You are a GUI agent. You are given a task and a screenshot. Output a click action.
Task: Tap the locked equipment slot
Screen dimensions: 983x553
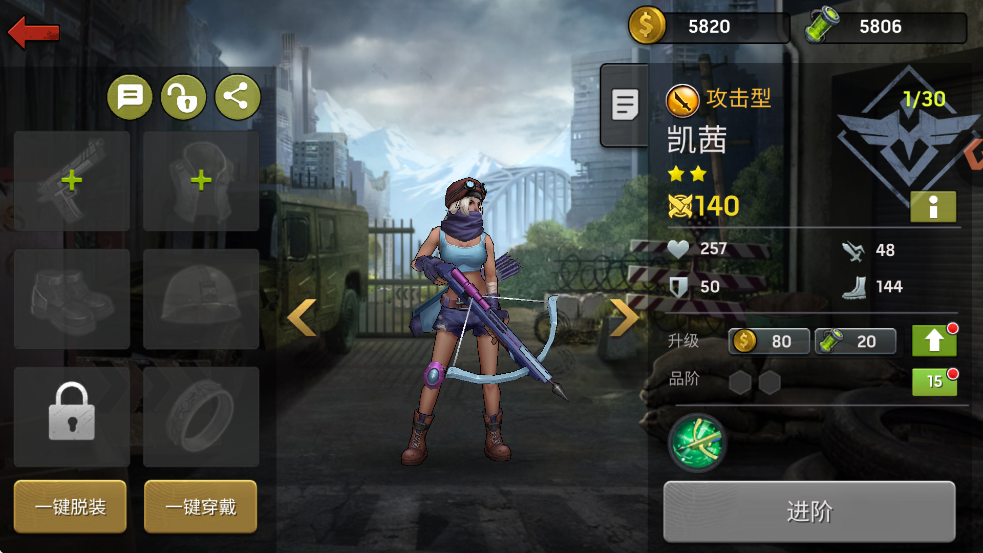(x=72, y=416)
